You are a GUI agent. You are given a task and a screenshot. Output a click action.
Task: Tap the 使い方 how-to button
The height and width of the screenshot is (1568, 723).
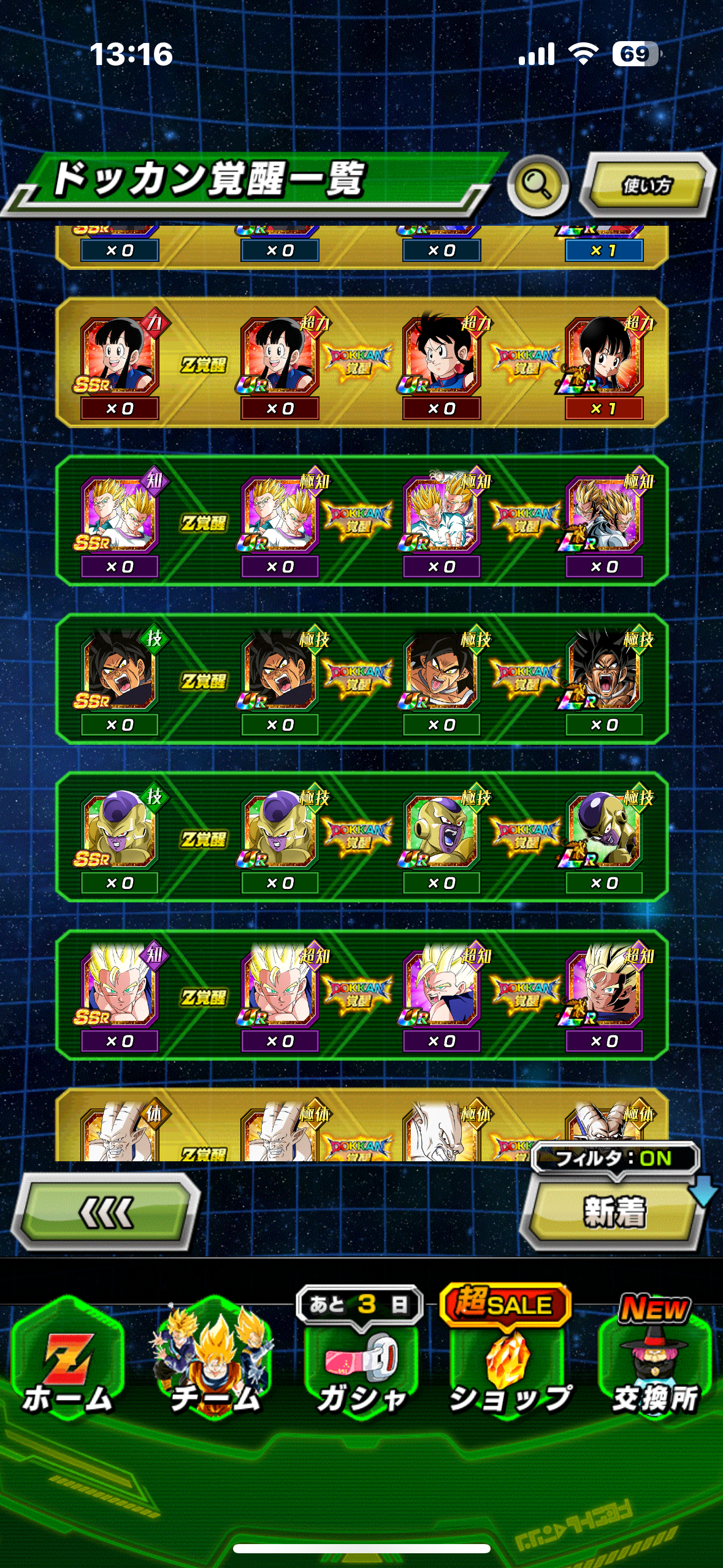click(647, 185)
